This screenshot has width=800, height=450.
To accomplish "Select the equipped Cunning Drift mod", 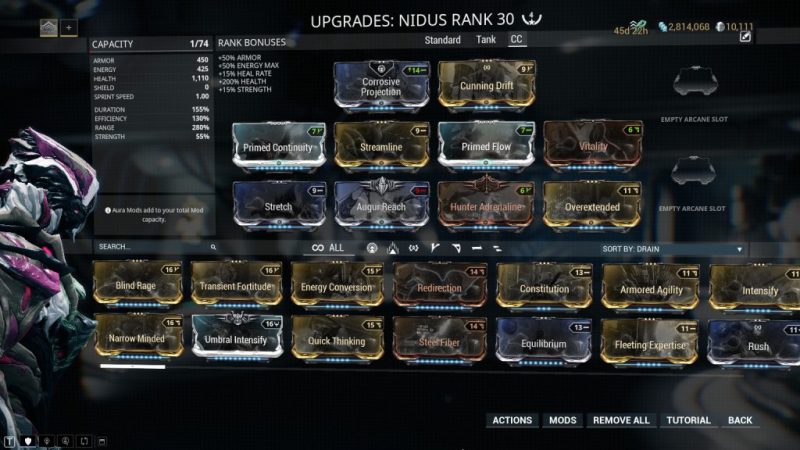I will 486,86.
